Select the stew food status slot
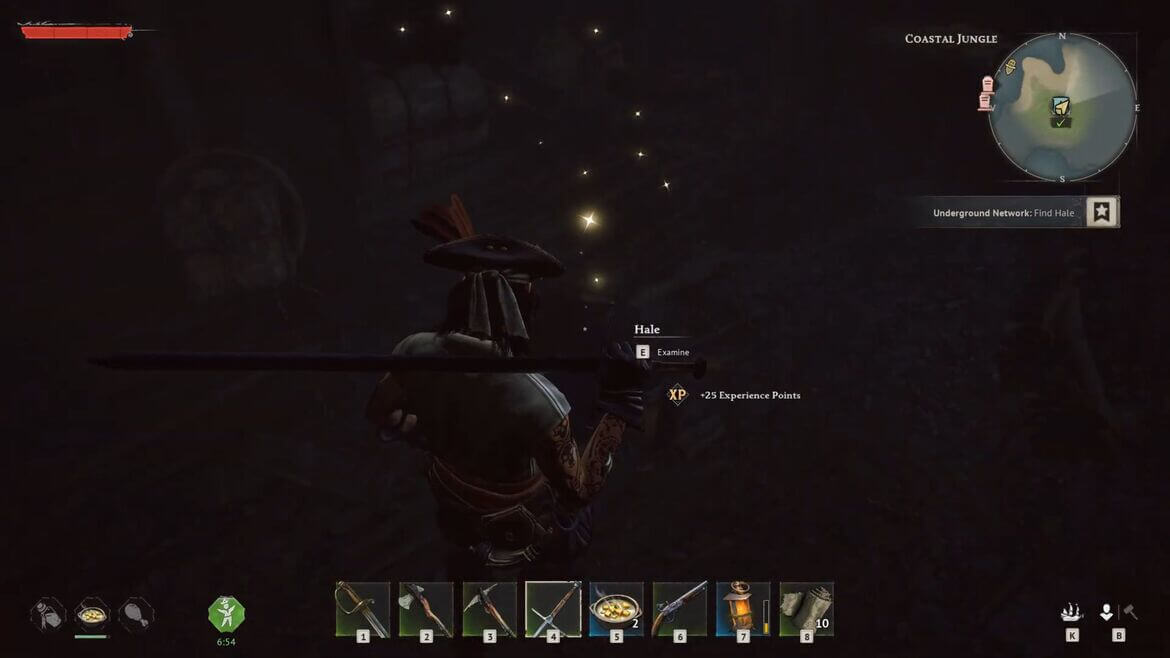The image size is (1170, 658). click(x=92, y=614)
